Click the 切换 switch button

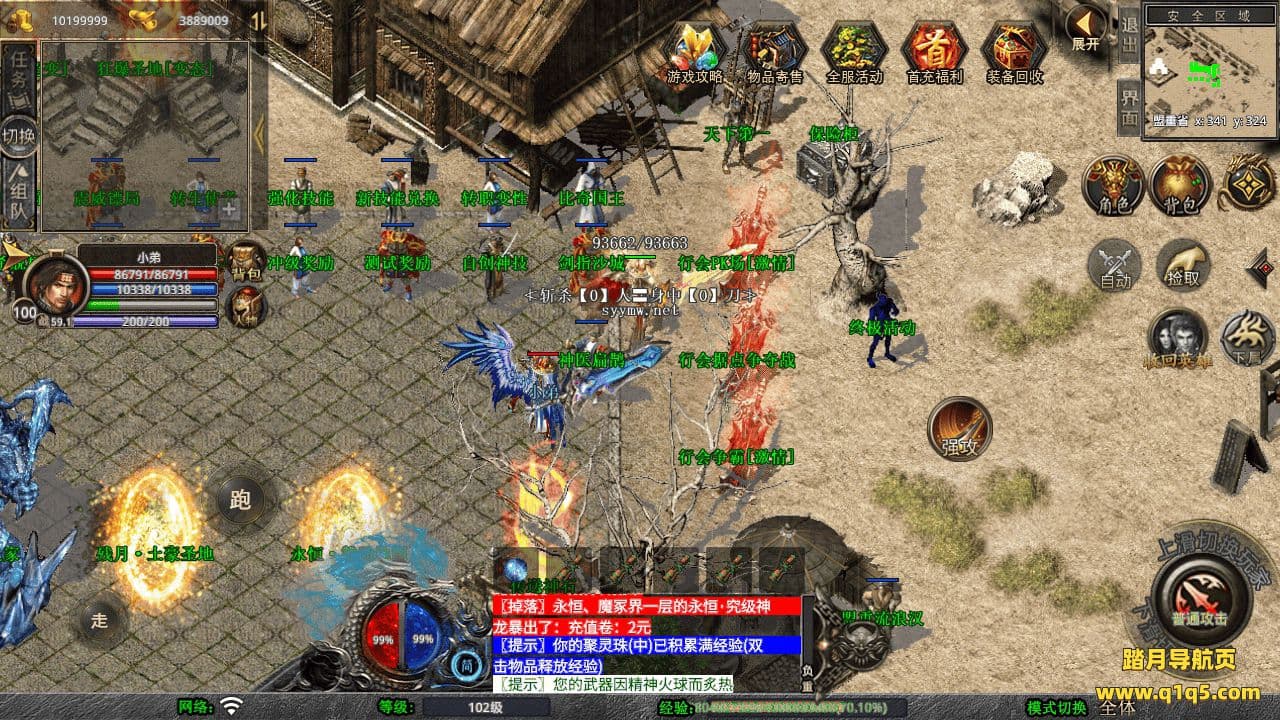point(19,134)
